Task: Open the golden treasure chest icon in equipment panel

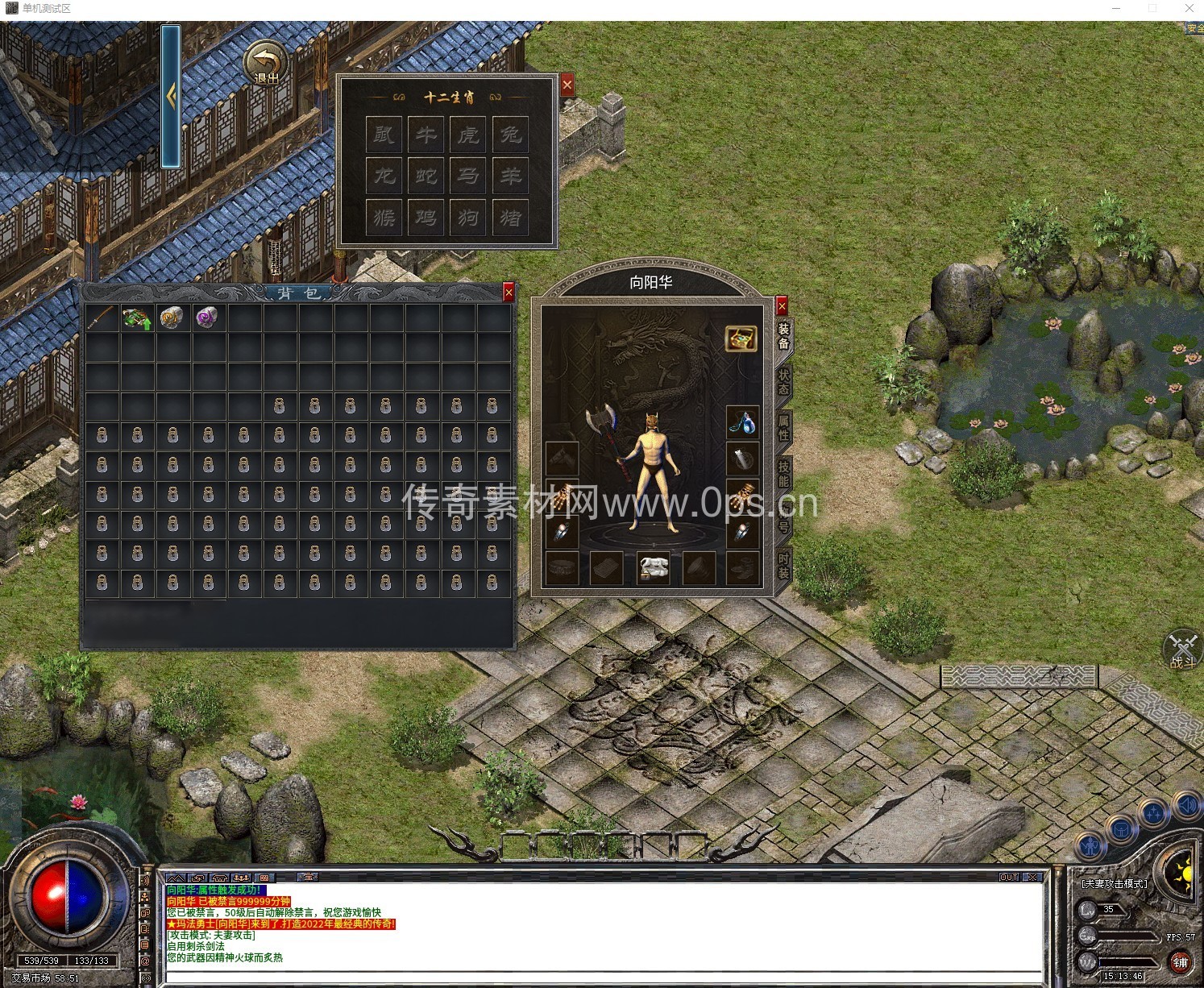Action: tap(741, 338)
